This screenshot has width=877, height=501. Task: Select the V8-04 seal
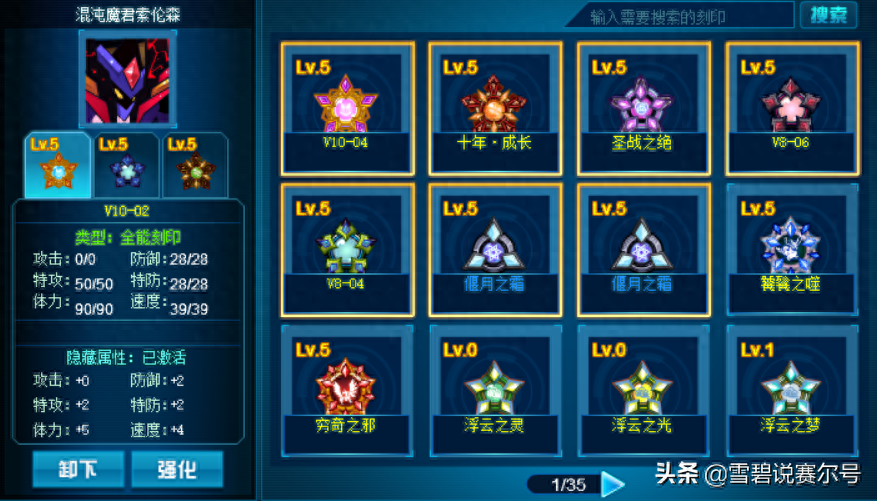(x=347, y=245)
